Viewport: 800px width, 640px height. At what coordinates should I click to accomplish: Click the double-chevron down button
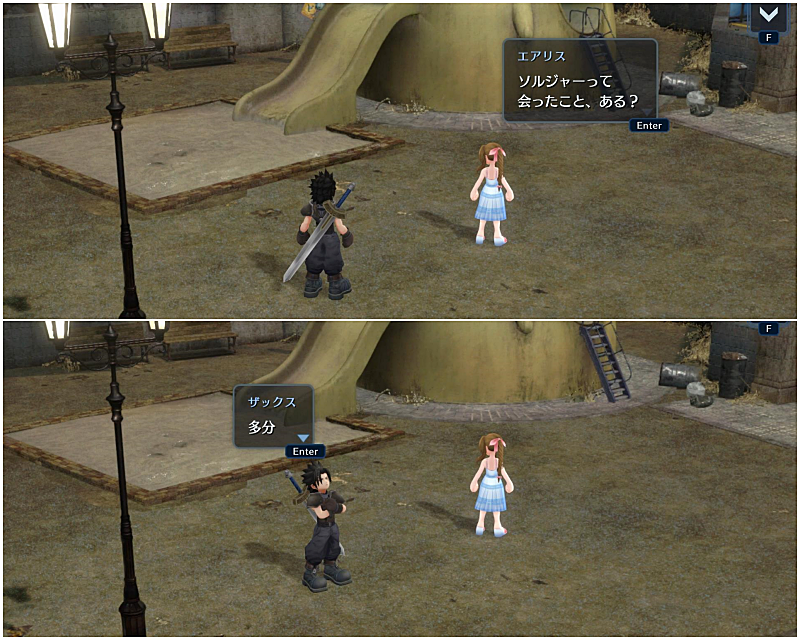tap(768, 15)
